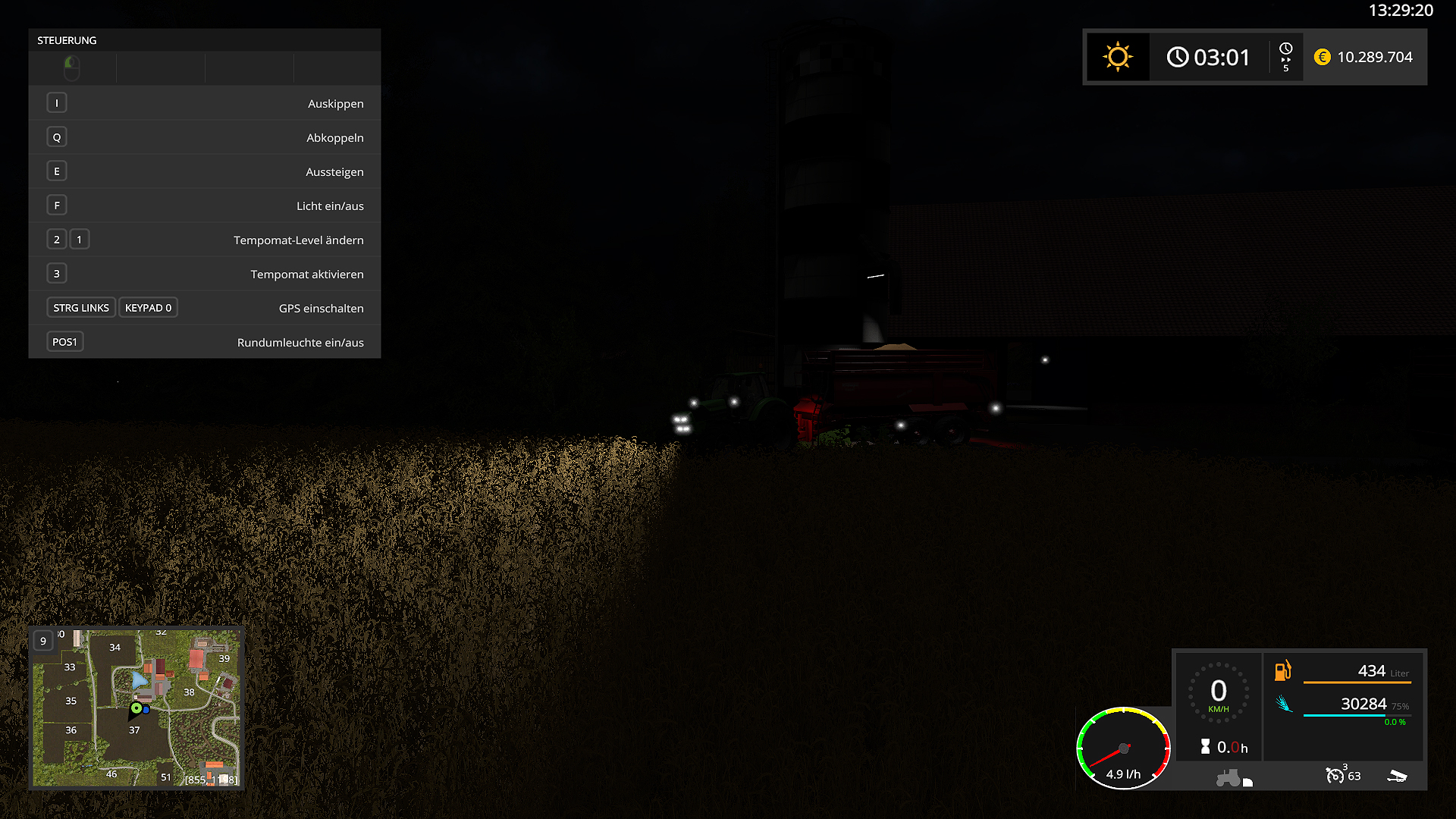Select field 37 on the minimap
1456x819 pixels.
(x=134, y=730)
